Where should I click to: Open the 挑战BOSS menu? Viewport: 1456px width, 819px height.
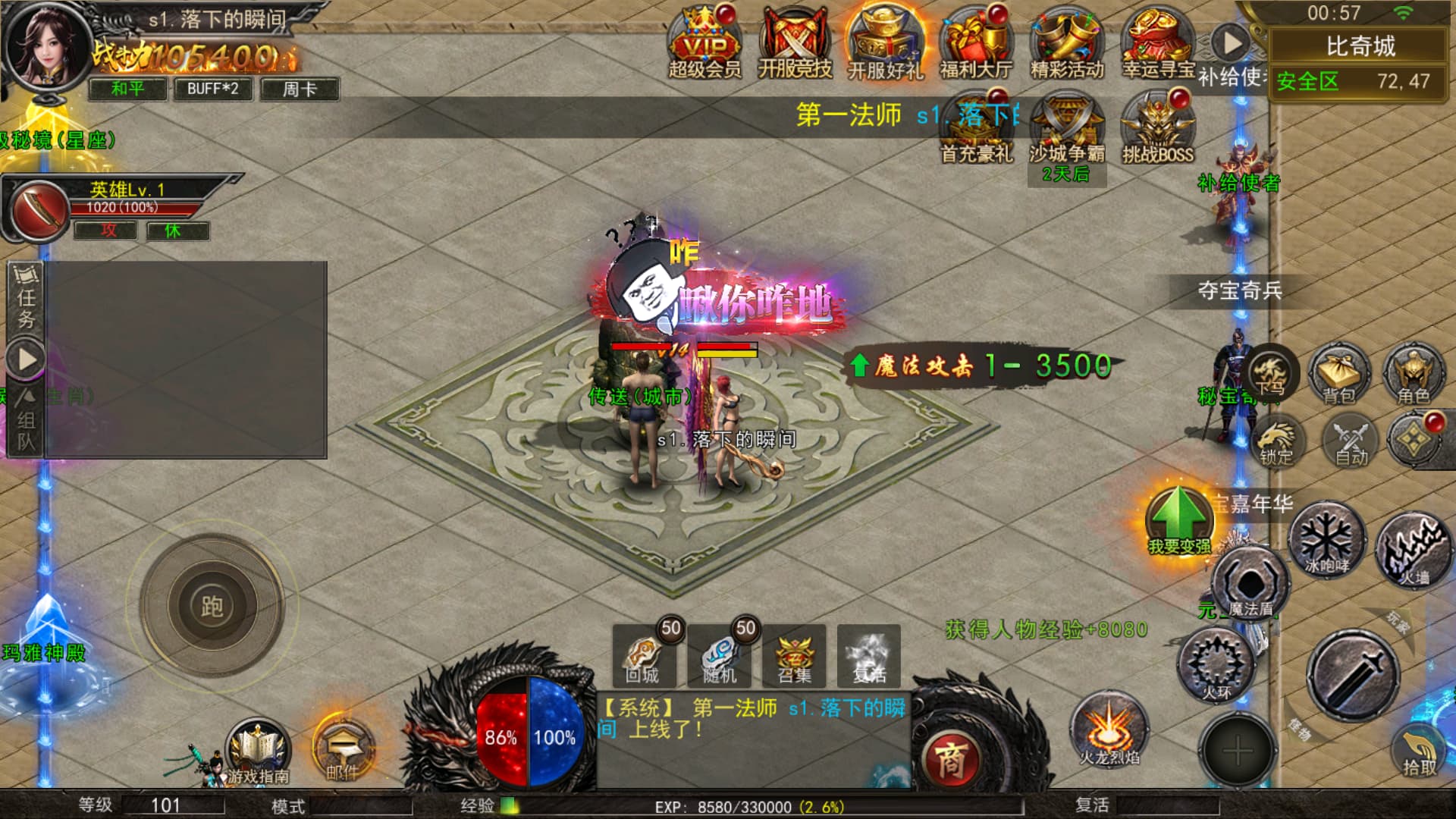point(1157,127)
